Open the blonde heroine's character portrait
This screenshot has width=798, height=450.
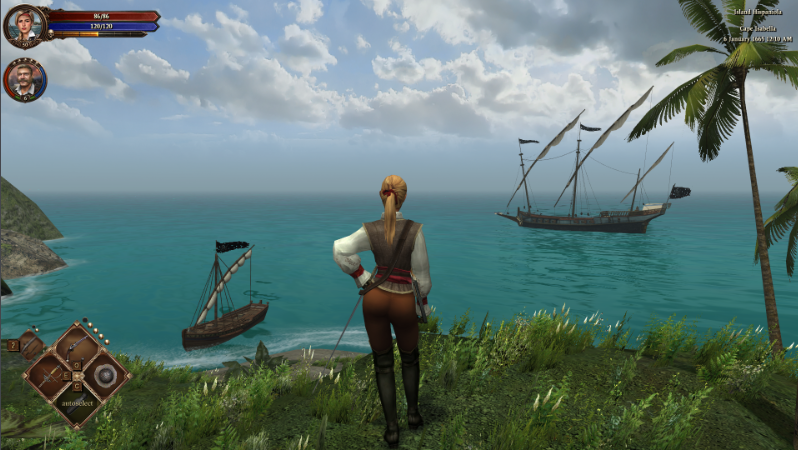(x=23, y=25)
